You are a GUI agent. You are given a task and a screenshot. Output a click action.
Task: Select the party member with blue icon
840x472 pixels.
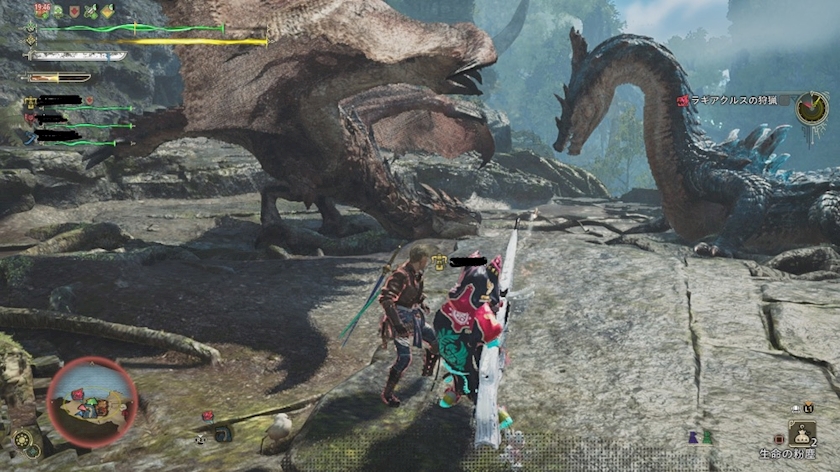(x=30, y=135)
